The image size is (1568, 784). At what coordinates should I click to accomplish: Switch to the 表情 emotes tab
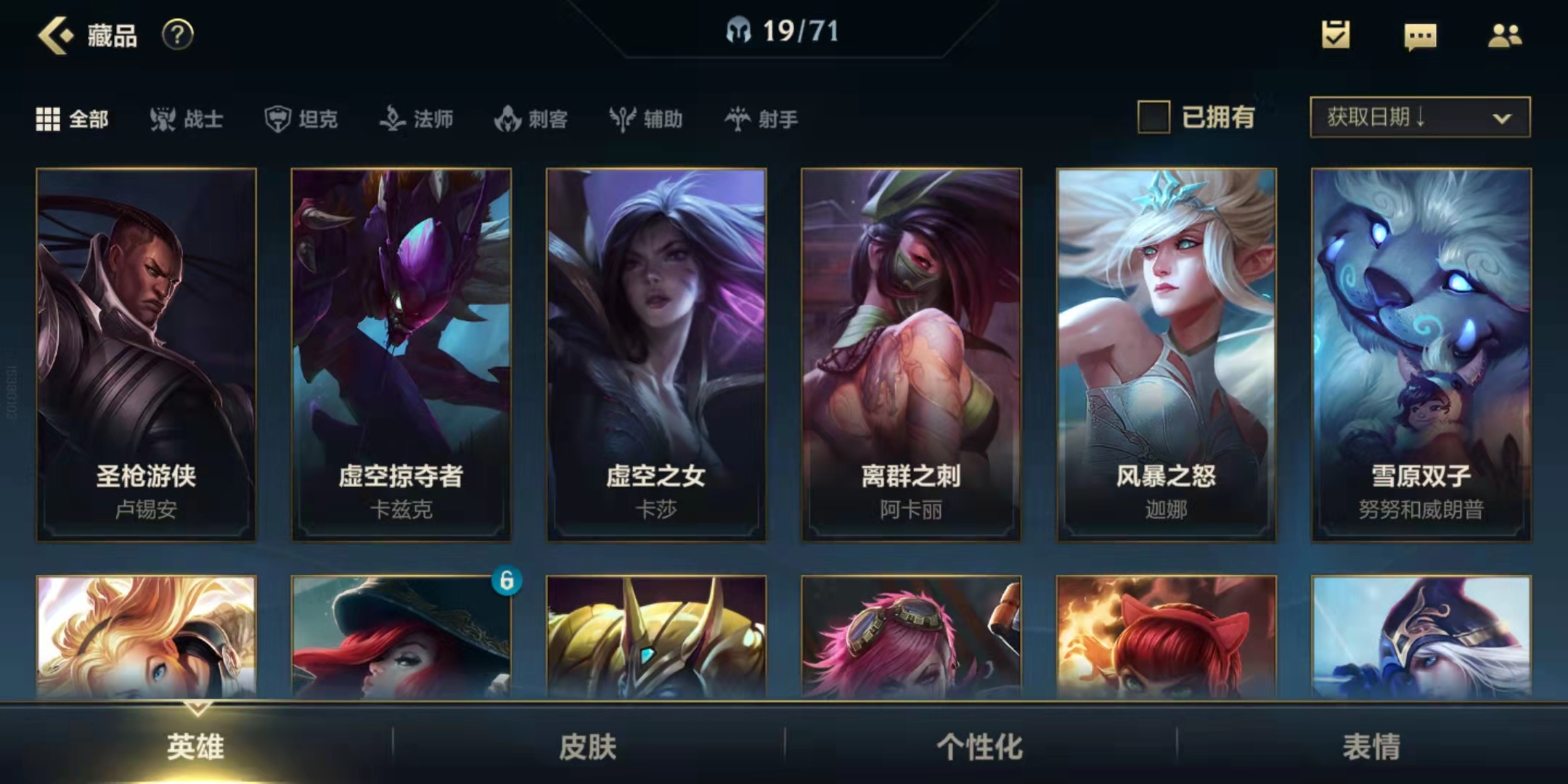(x=1371, y=746)
